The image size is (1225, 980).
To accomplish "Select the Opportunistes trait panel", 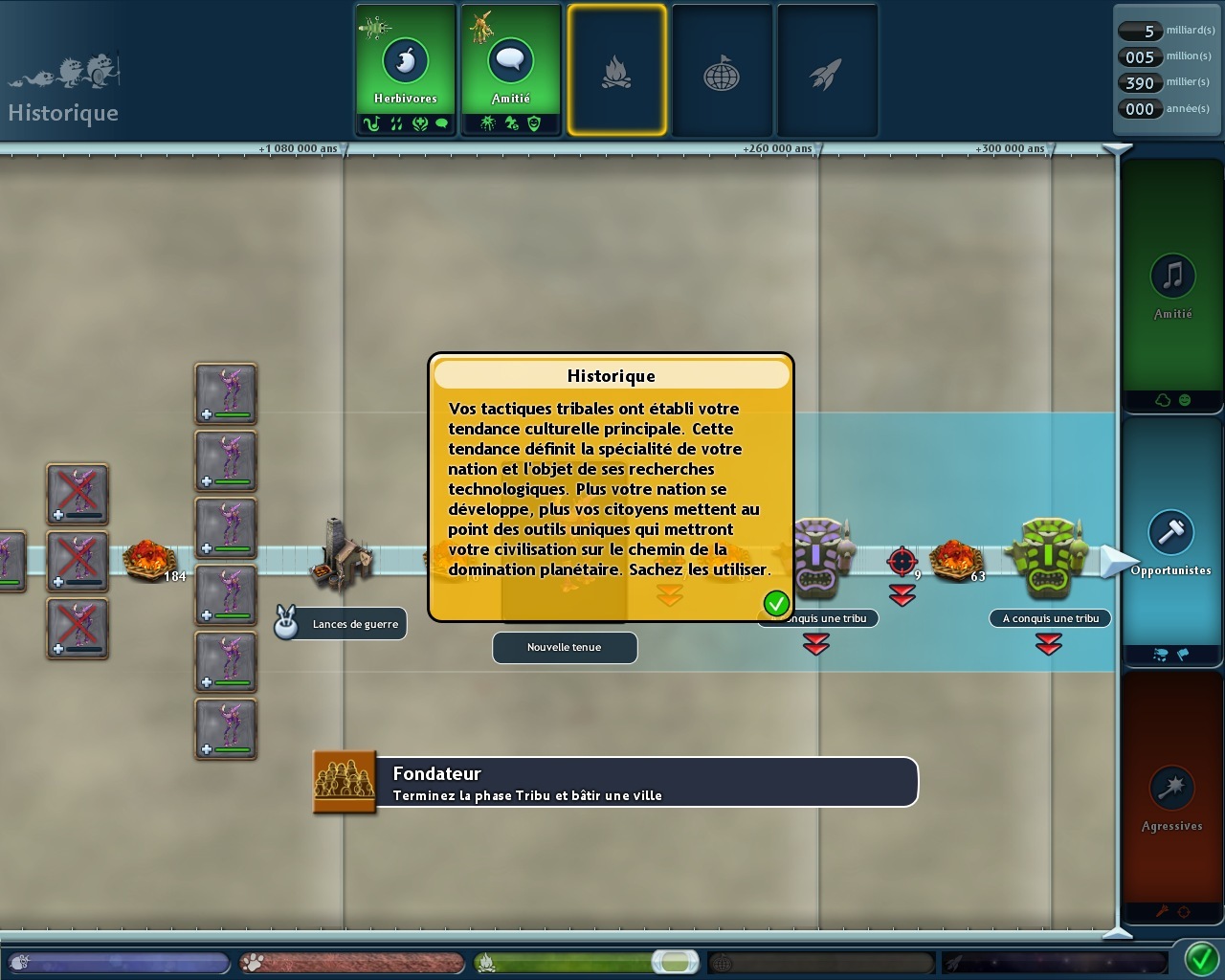I will [x=1171, y=542].
